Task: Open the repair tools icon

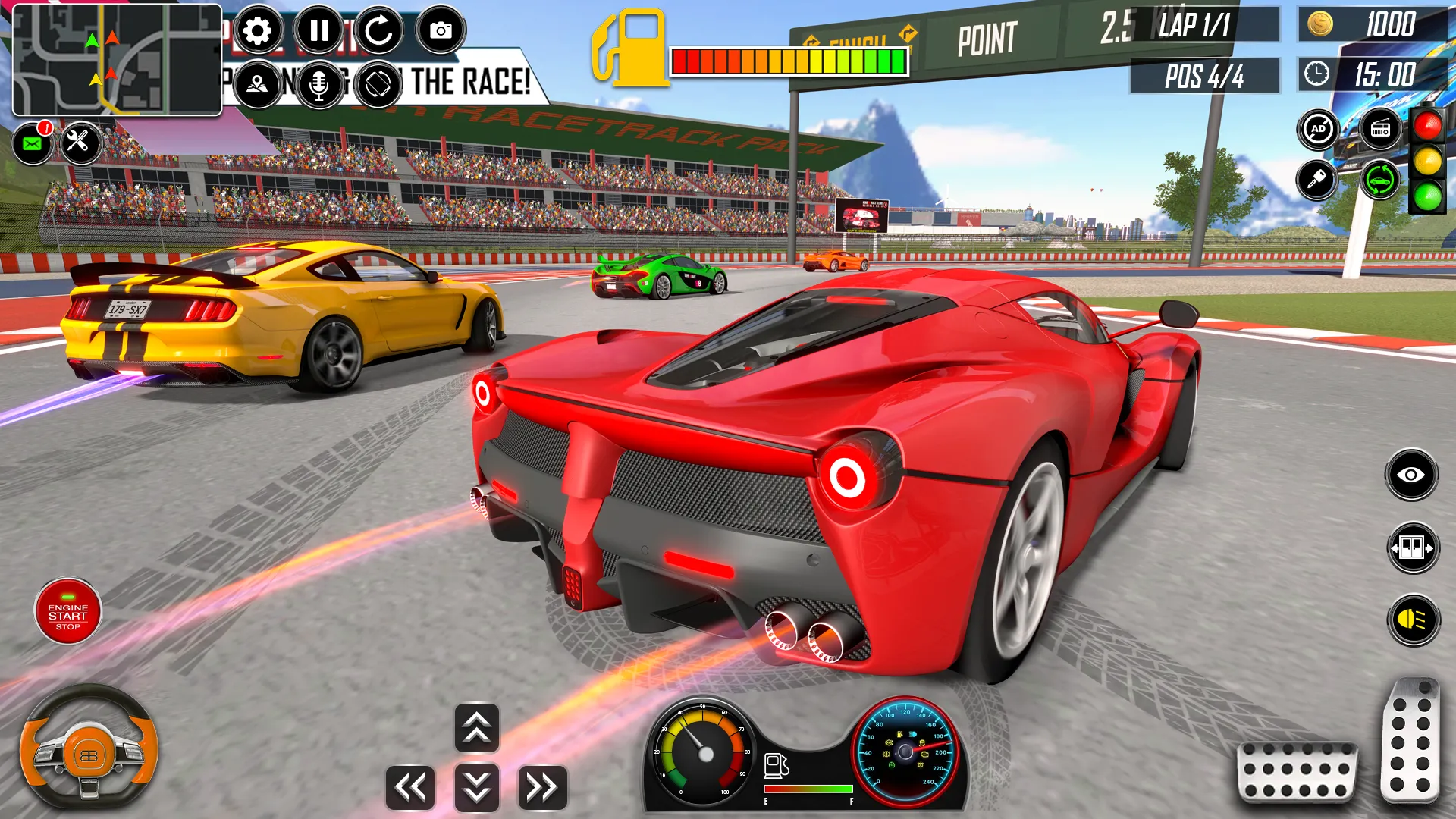Action: (x=81, y=143)
